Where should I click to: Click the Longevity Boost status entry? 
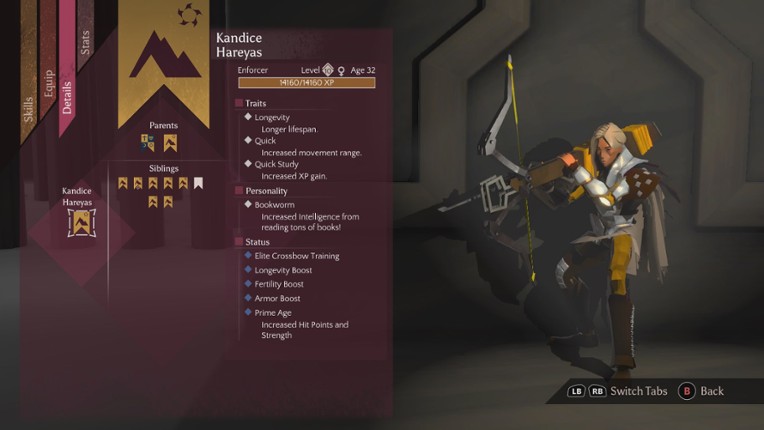click(x=283, y=270)
